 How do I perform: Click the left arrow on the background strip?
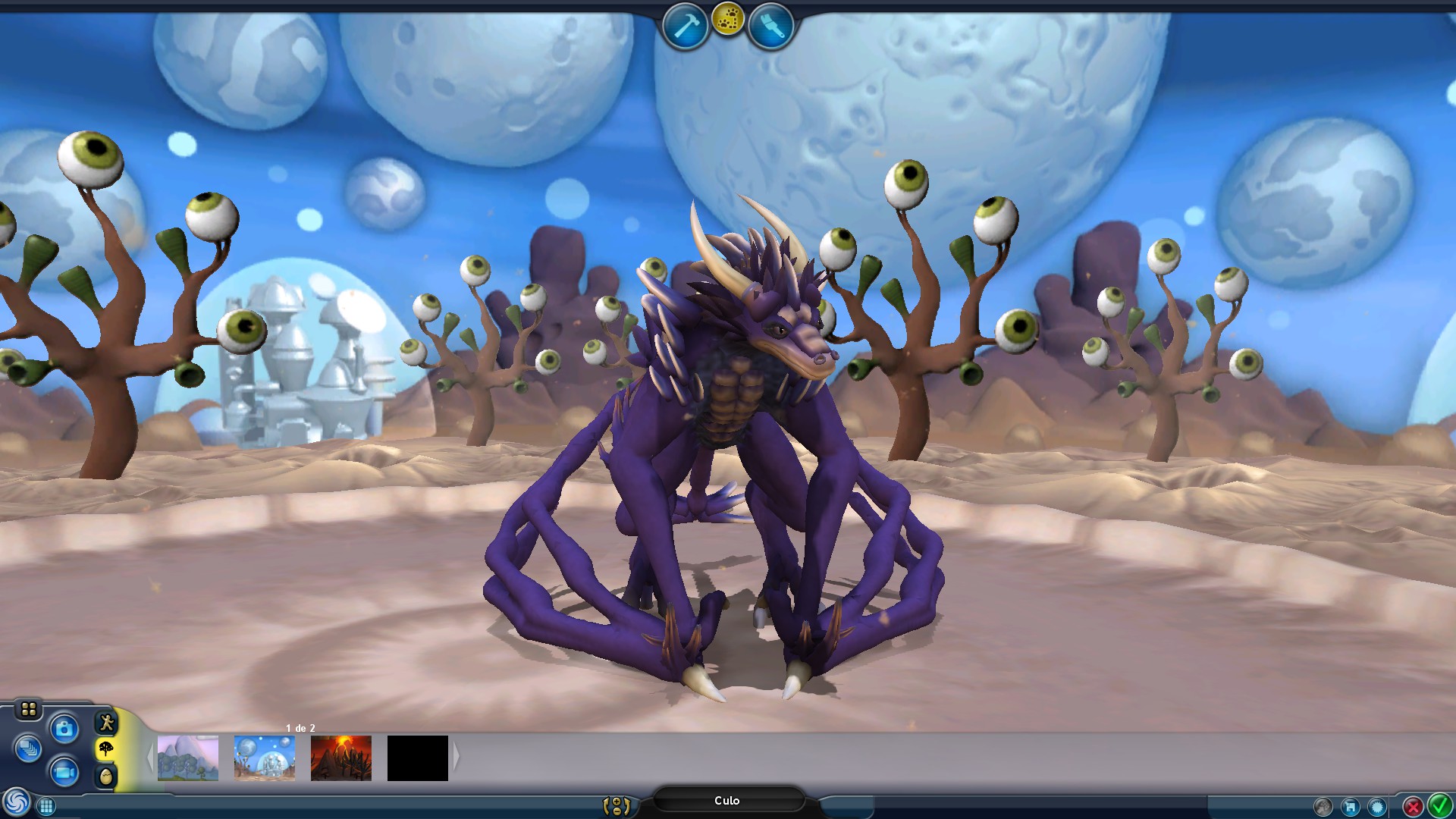pyautogui.click(x=149, y=756)
